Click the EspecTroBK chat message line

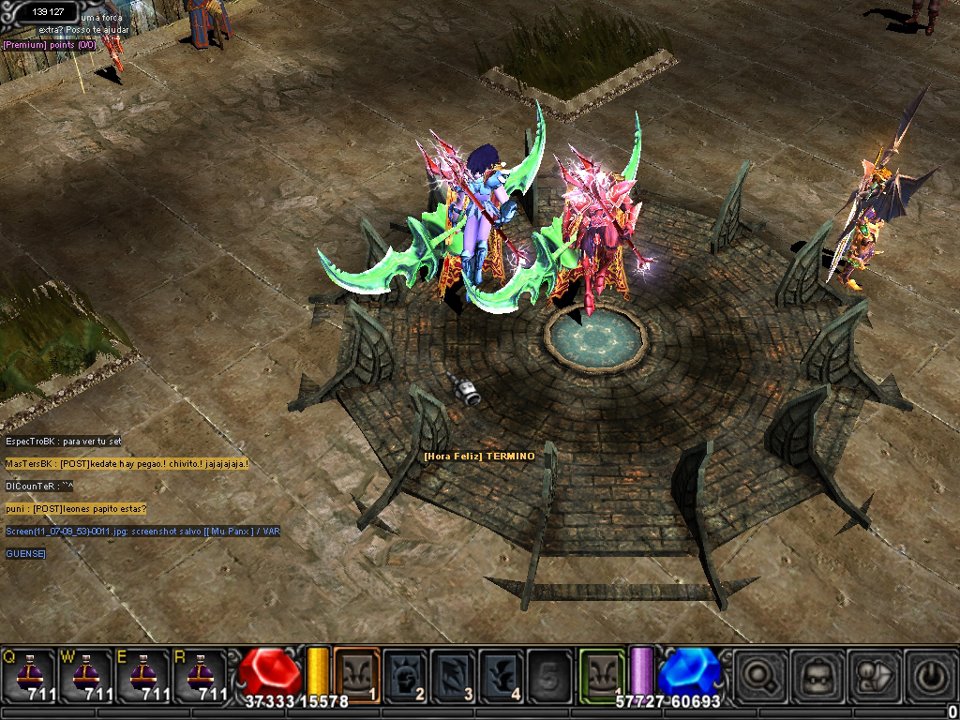click(x=64, y=441)
